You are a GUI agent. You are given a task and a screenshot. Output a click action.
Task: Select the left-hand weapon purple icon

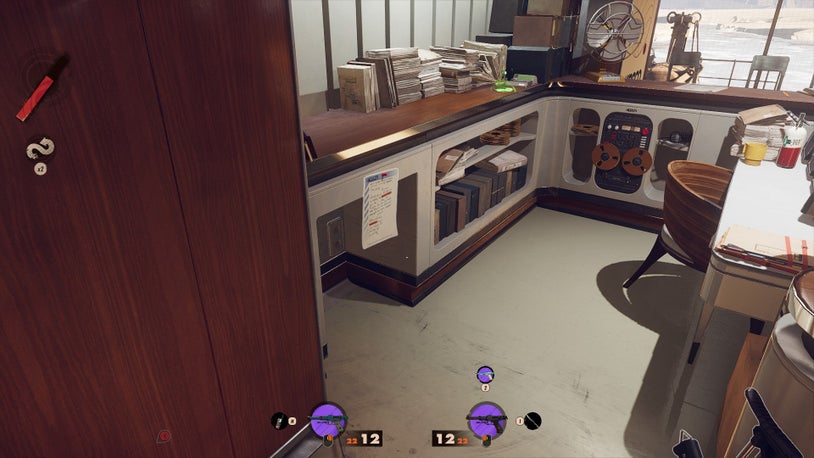[x=328, y=420]
